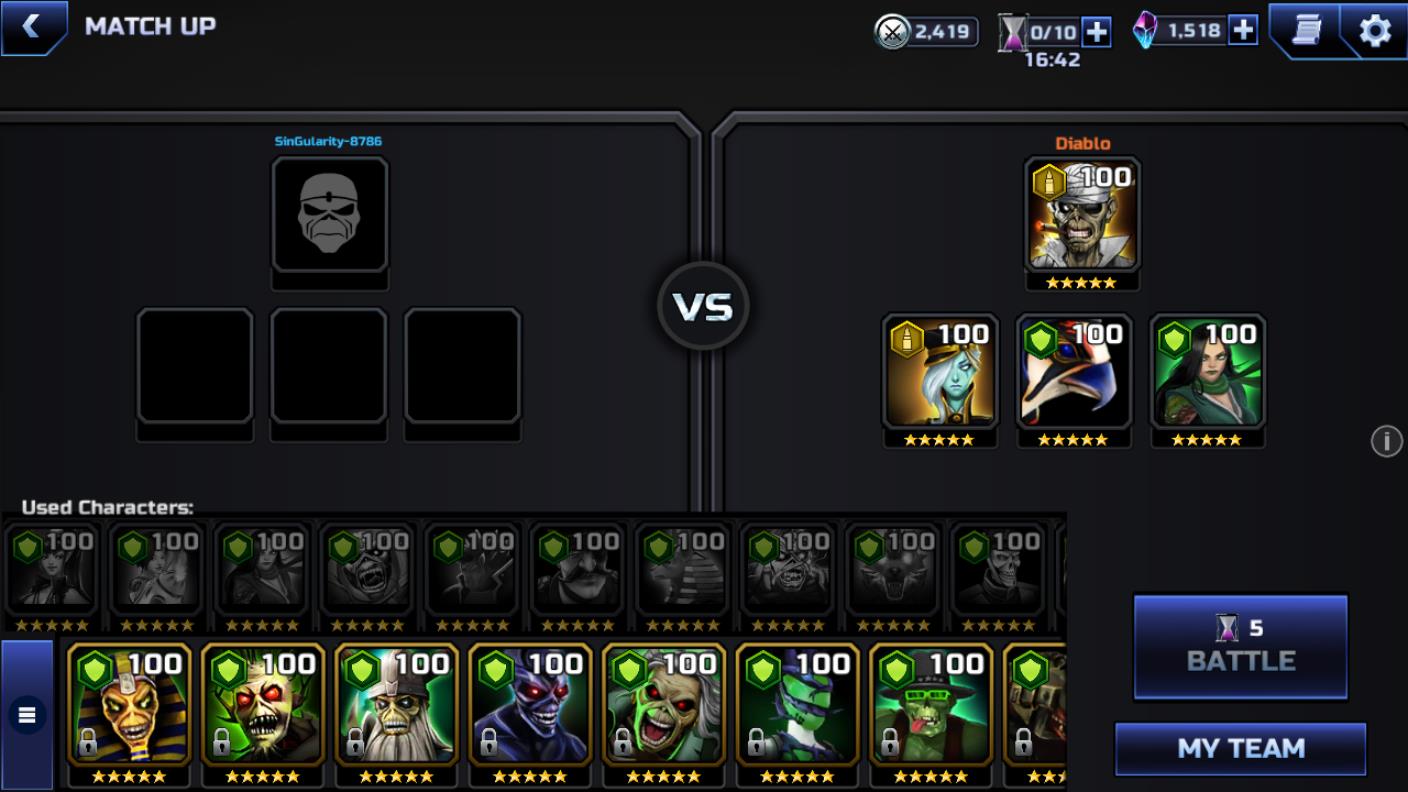Viewport: 1408px width, 792px height.
Task: Show match info with the i icon
Action: (x=1386, y=441)
